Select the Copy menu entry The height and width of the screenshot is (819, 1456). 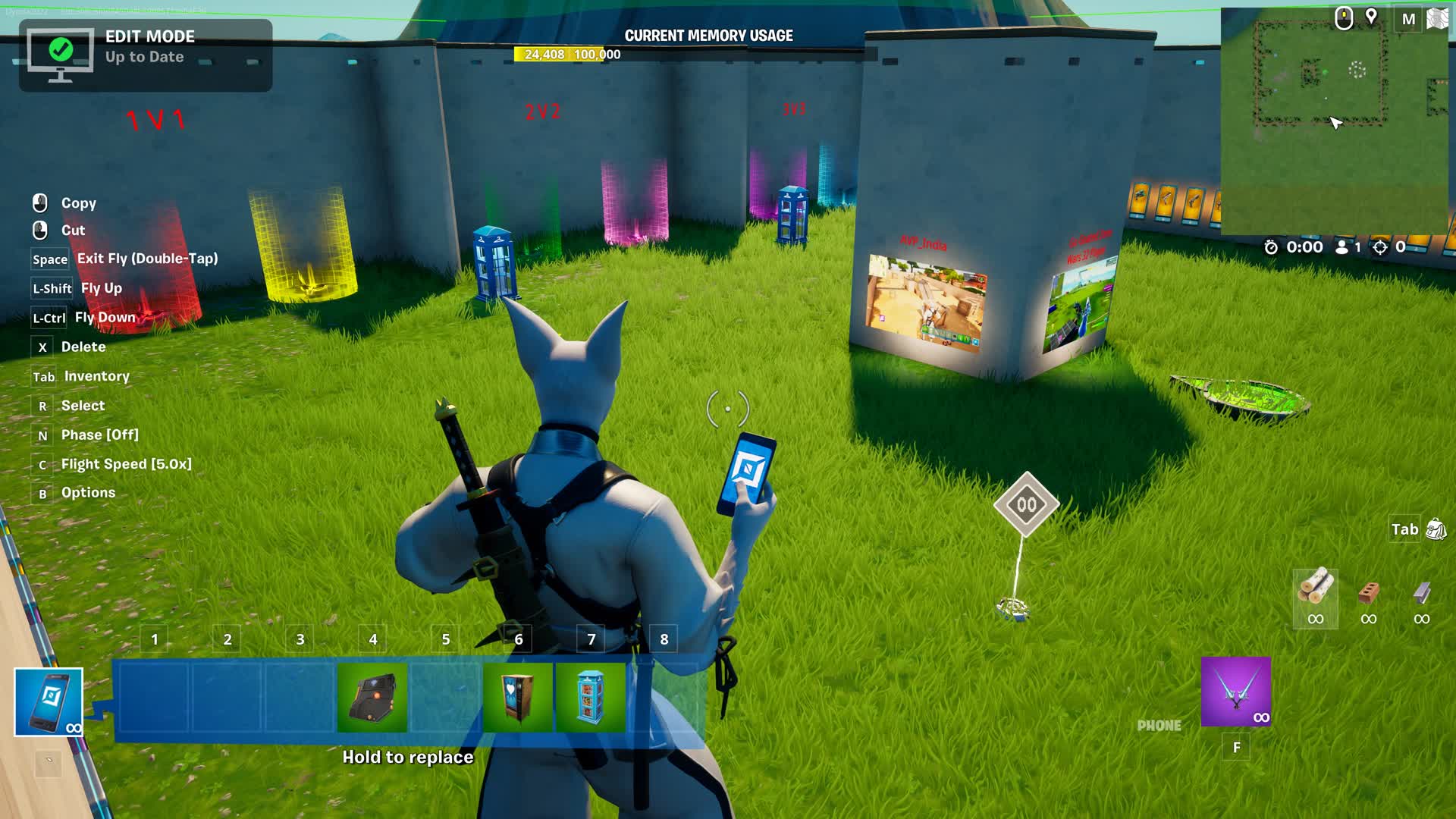[79, 202]
